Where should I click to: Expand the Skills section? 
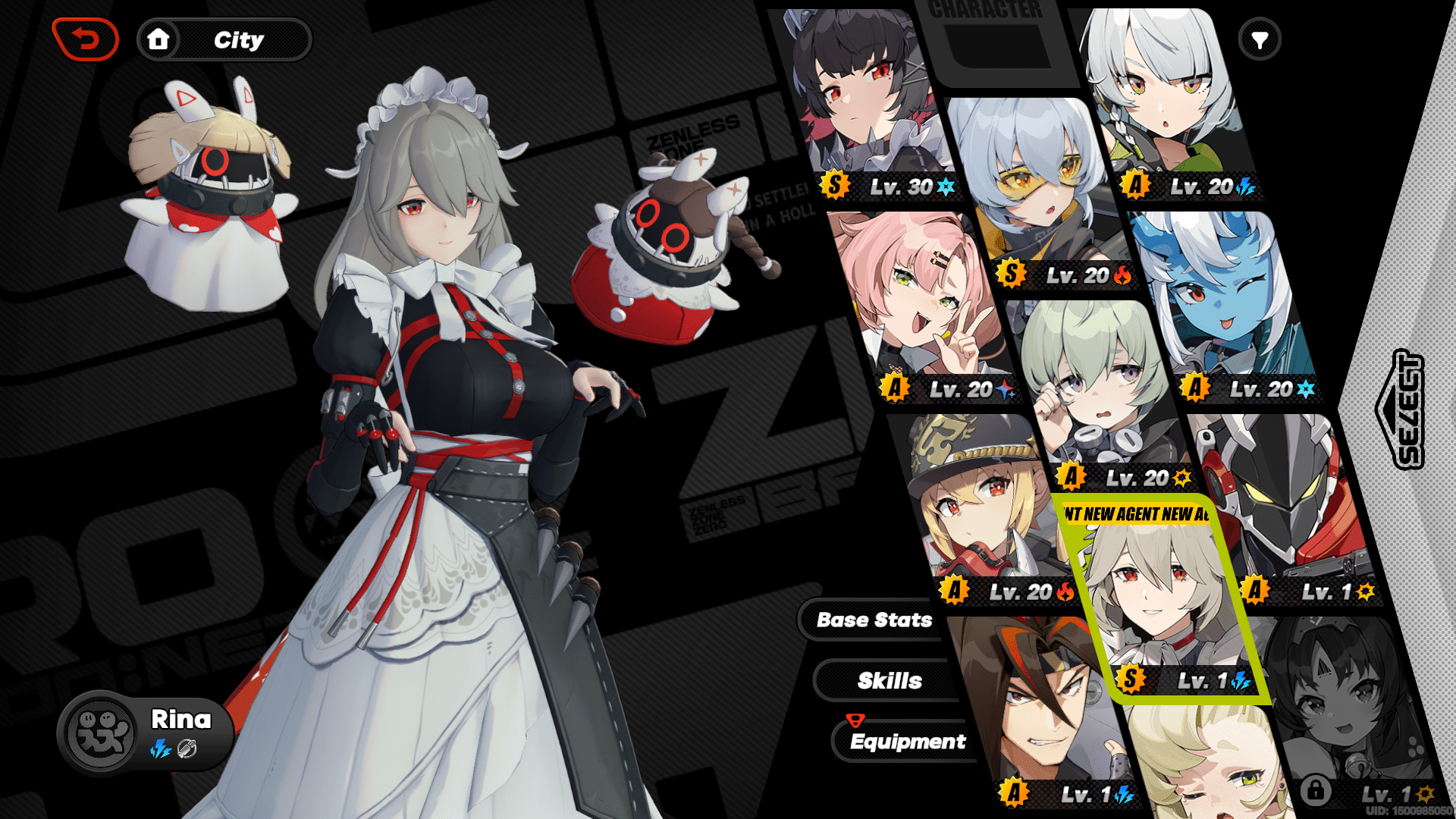pyautogui.click(x=890, y=680)
